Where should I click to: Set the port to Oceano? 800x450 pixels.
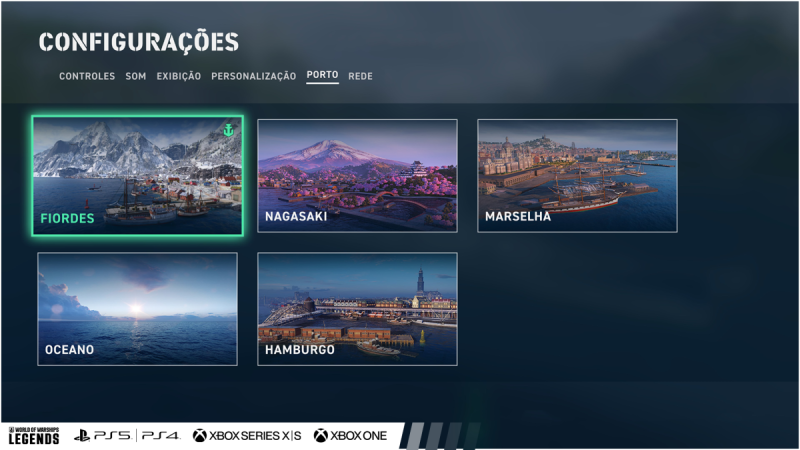click(138, 308)
